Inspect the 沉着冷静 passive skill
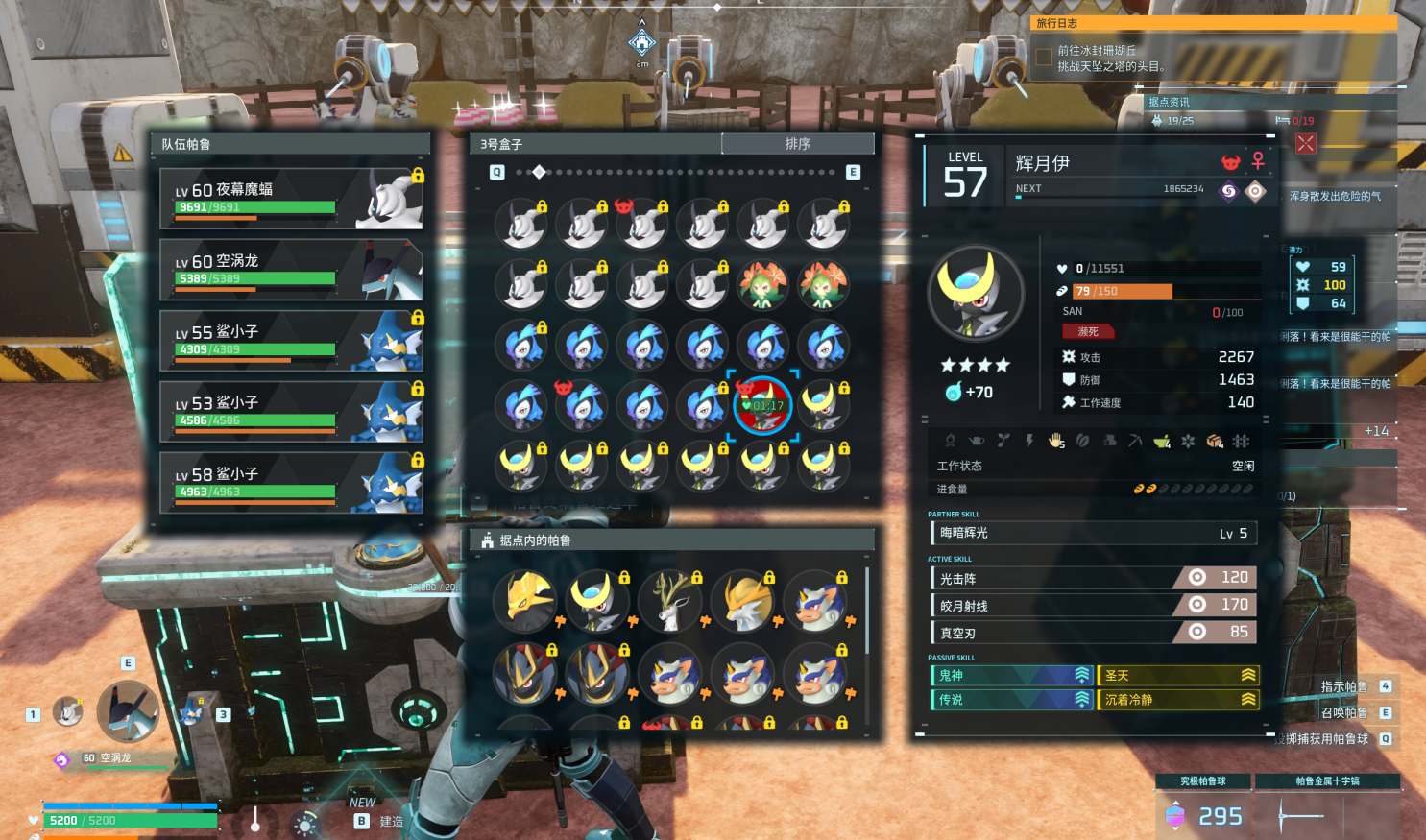 [1178, 700]
